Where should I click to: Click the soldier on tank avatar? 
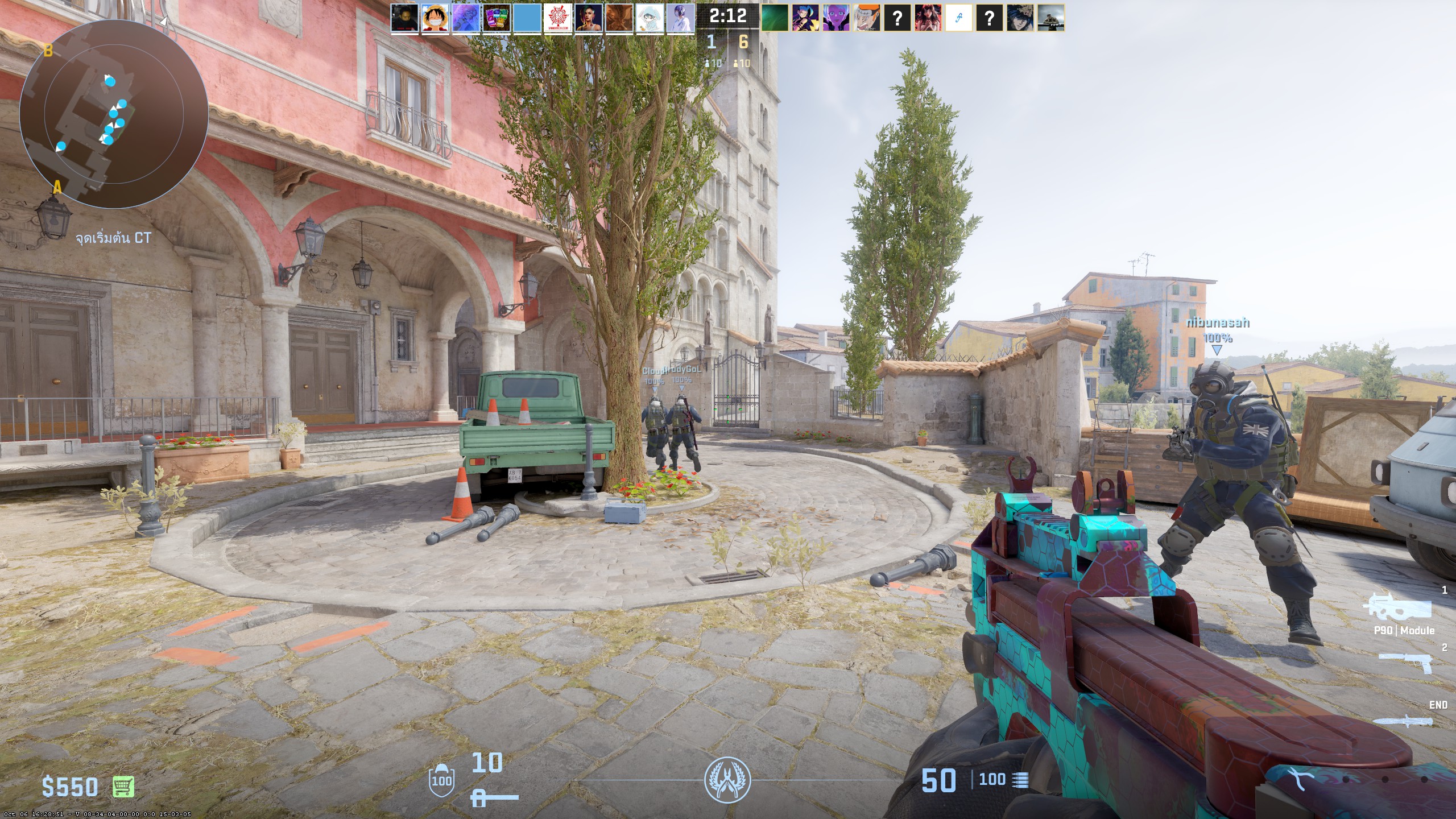1051,18
